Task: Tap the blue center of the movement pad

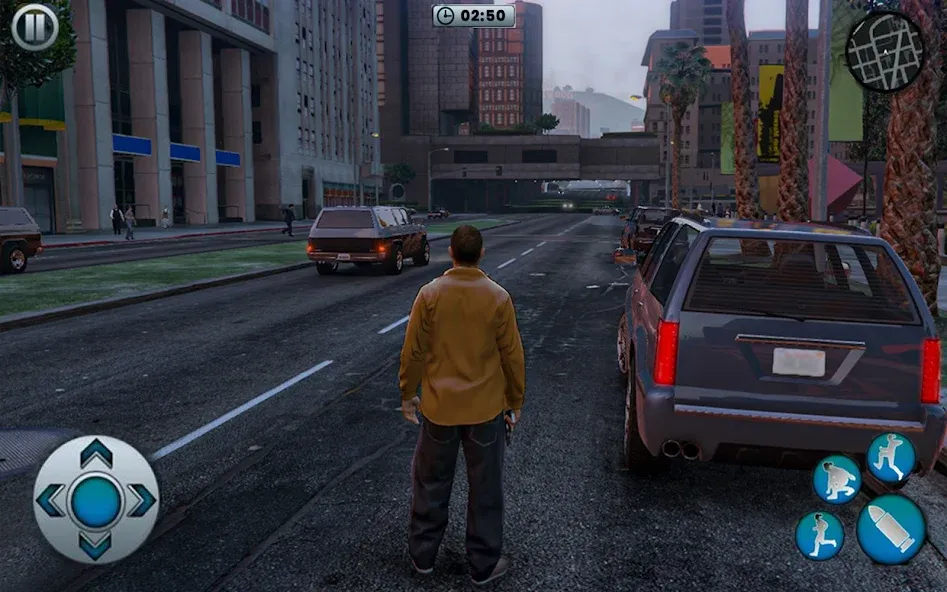Action: point(96,500)
